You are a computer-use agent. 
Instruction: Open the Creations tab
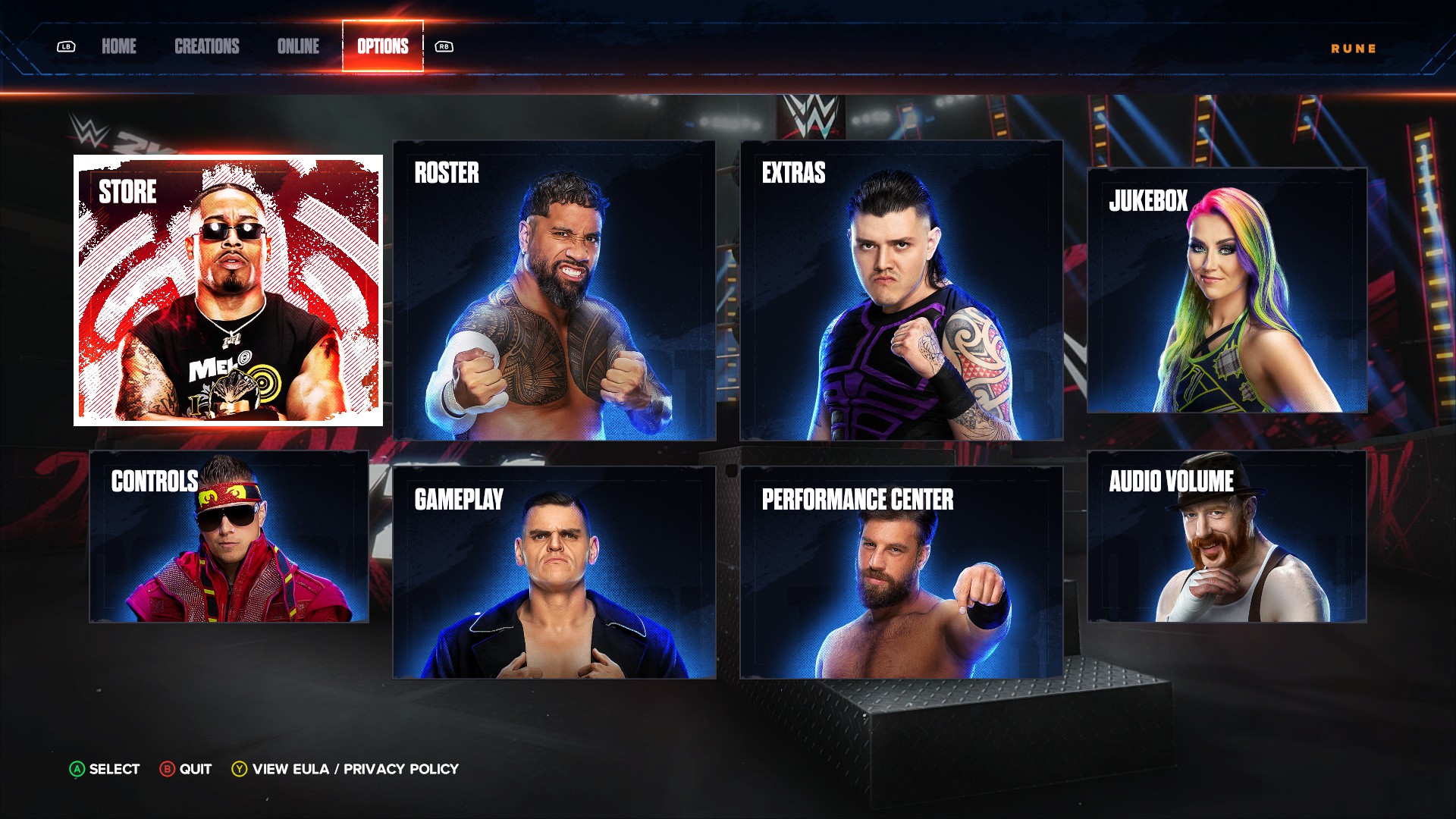(x=206, y=46)
